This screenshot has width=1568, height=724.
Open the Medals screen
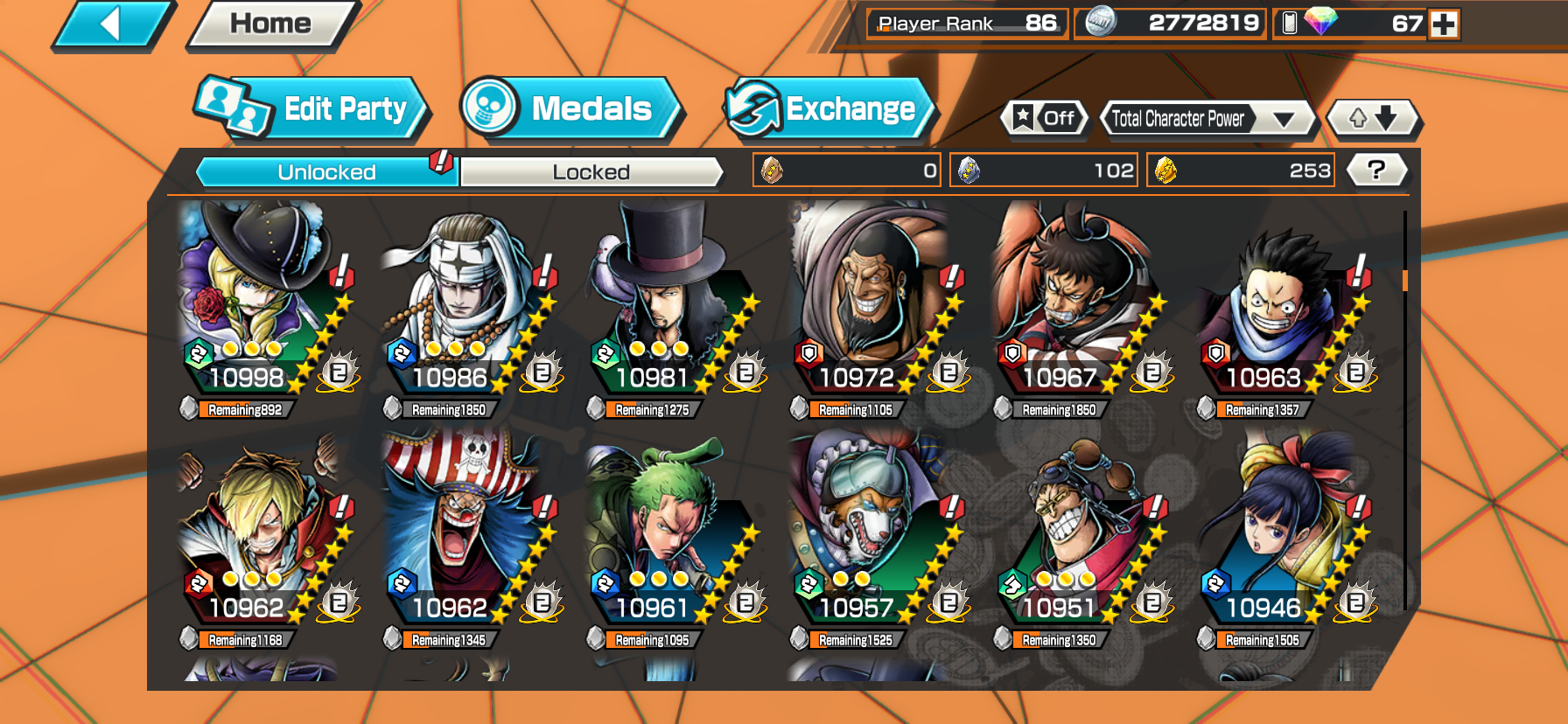tap(570, 108)
